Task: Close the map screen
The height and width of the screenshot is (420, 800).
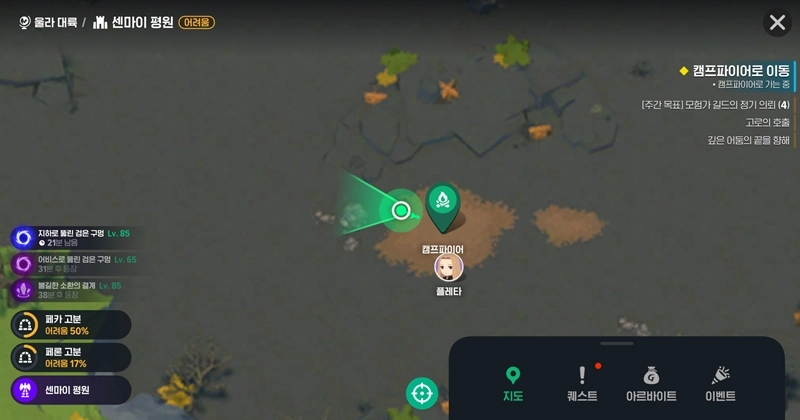Action: [776, 22]
